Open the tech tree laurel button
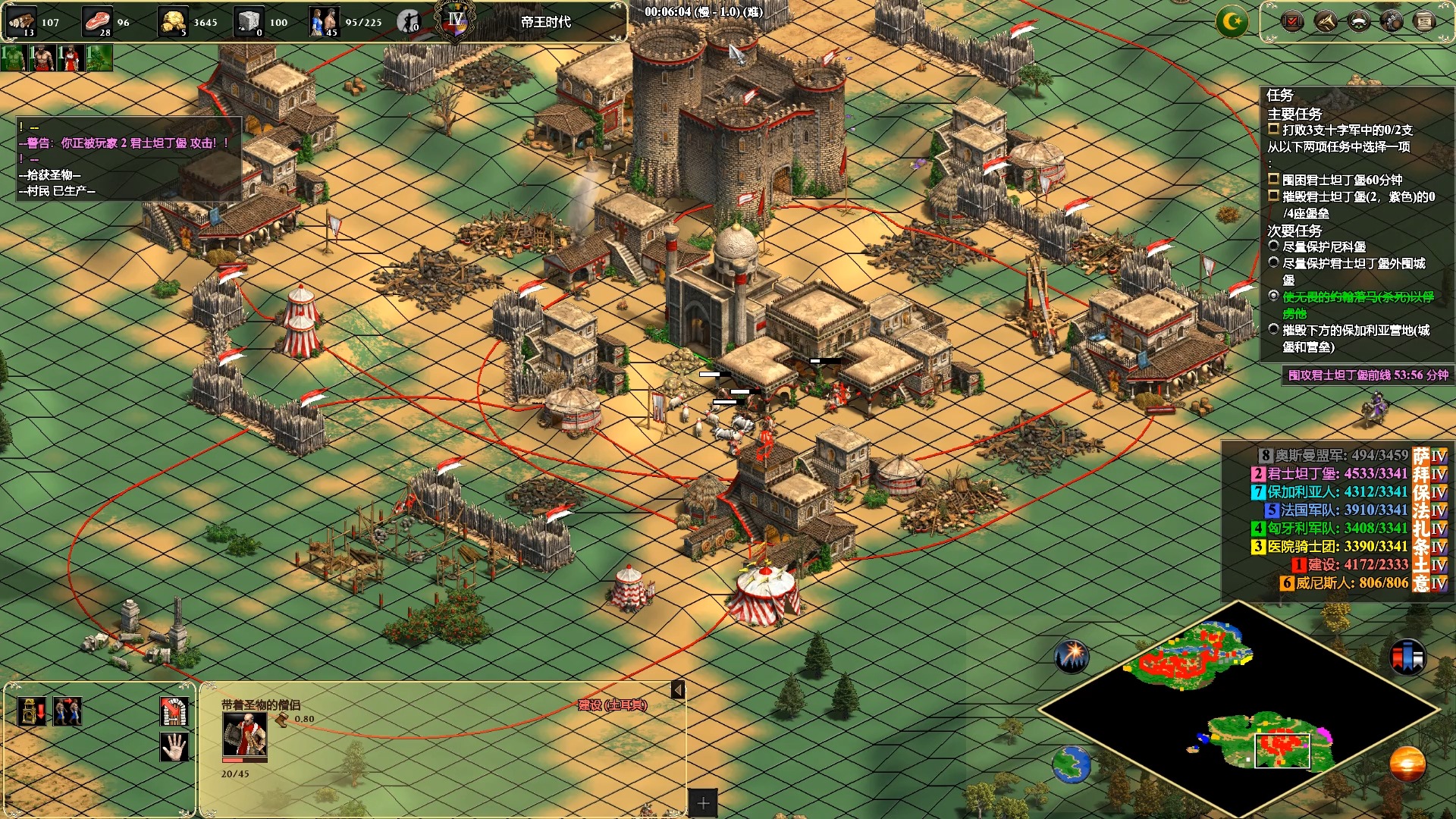The height and width of the screenshot is (819, 1456). (1358, 20)
